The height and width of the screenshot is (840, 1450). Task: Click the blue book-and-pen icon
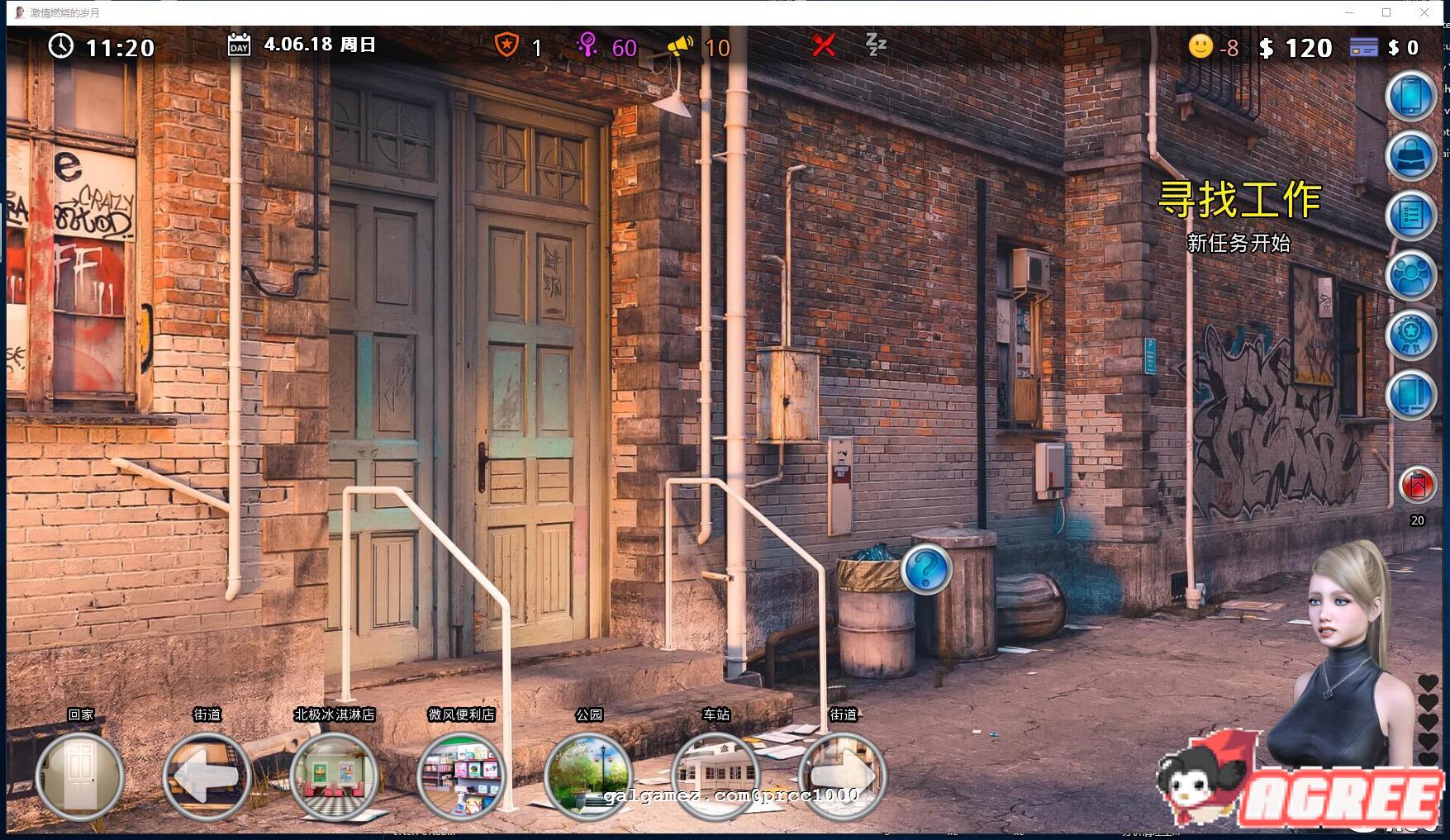pyautogui.click(x=1410, y=395)
